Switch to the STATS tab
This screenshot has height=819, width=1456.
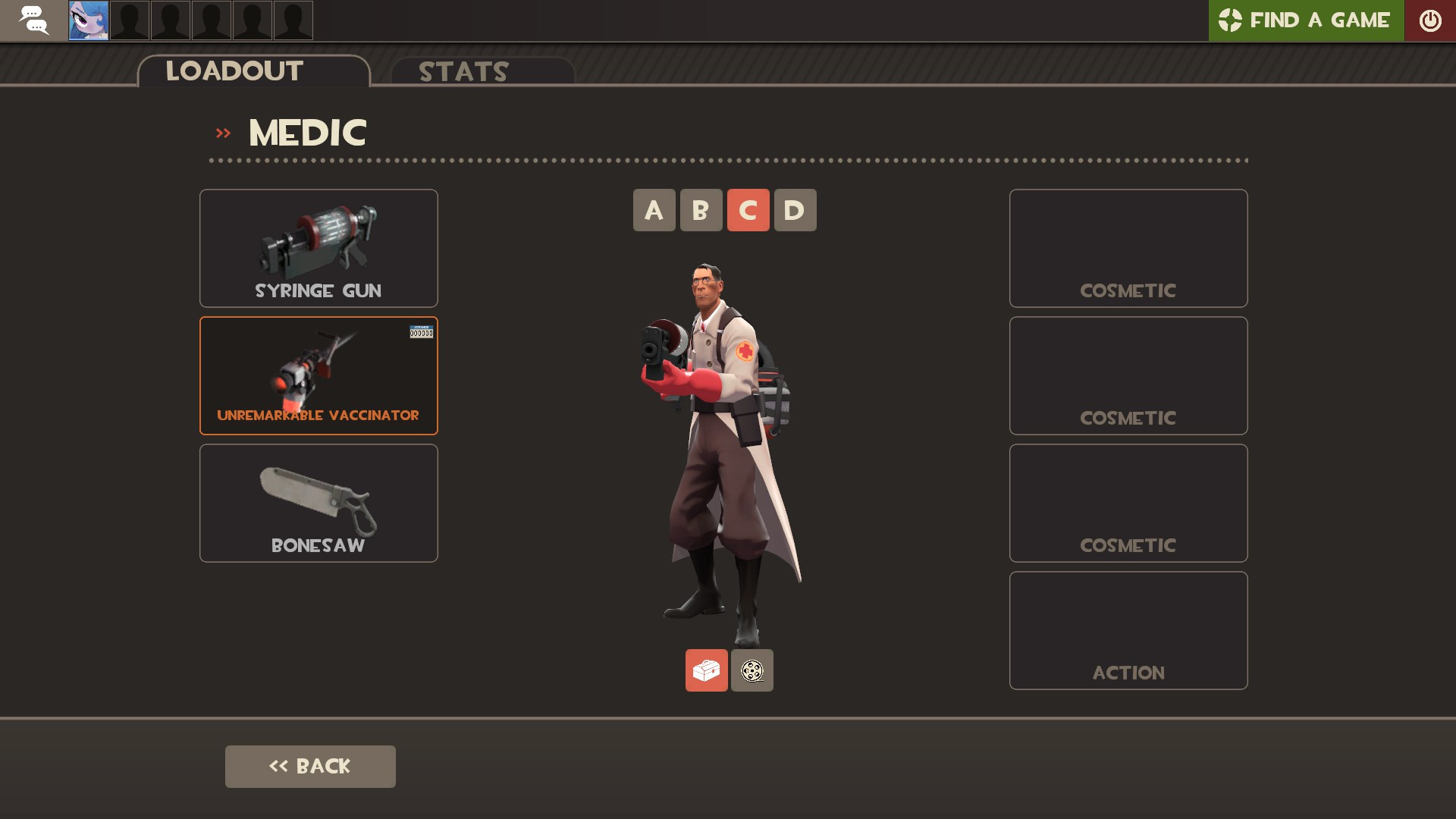pyautogui.click(x=463, y=72)
